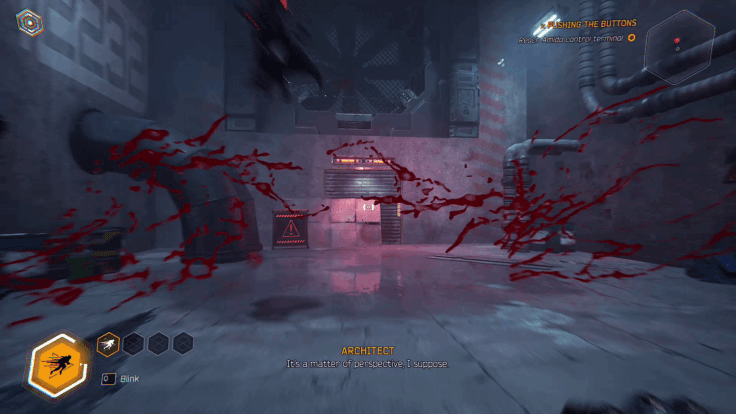736x414 pixels.
Task: Select the orange objective marker ring
Action: (632, 38)
